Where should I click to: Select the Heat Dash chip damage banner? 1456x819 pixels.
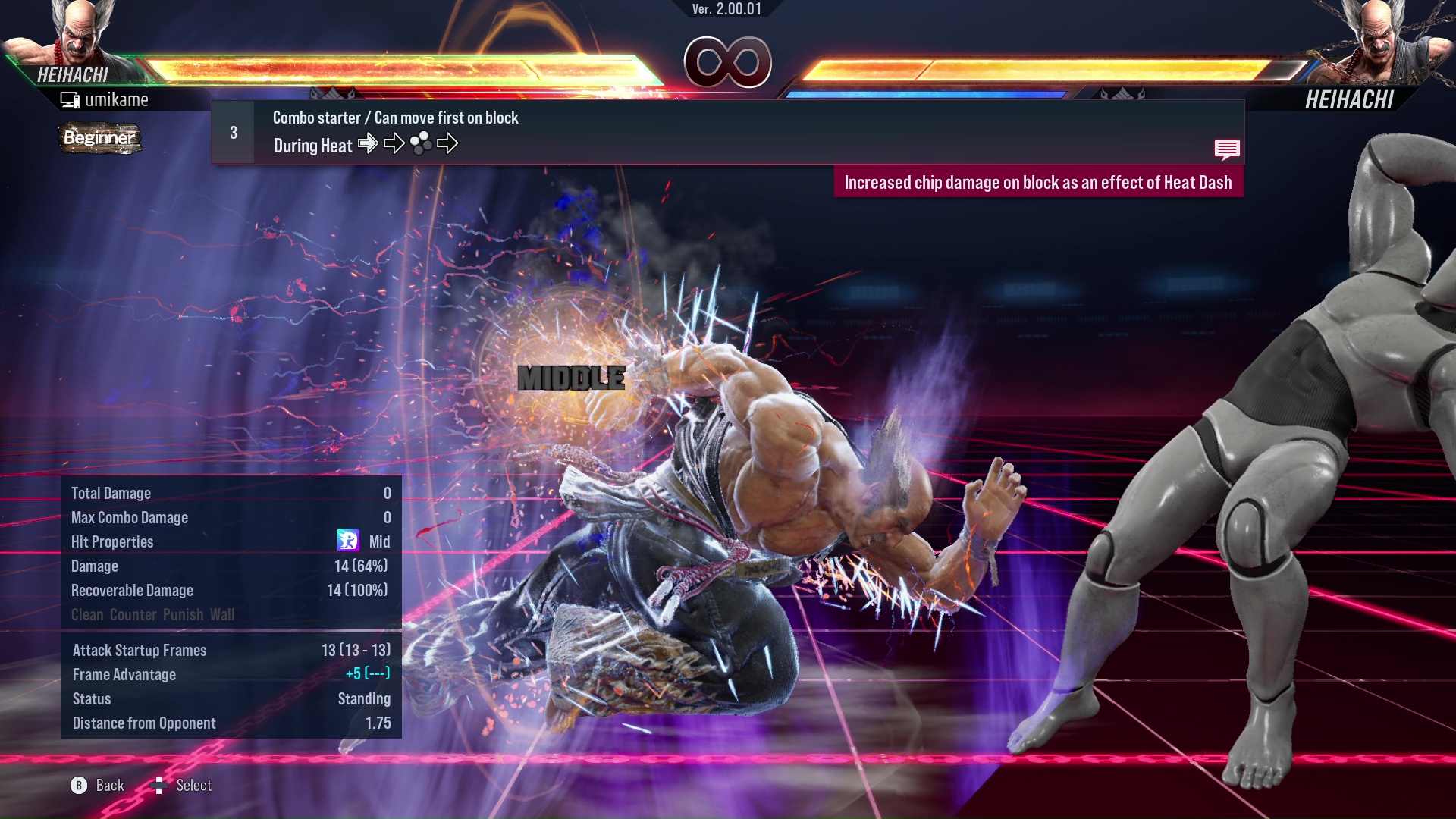pyautogui.click(x=1039, y=182)
